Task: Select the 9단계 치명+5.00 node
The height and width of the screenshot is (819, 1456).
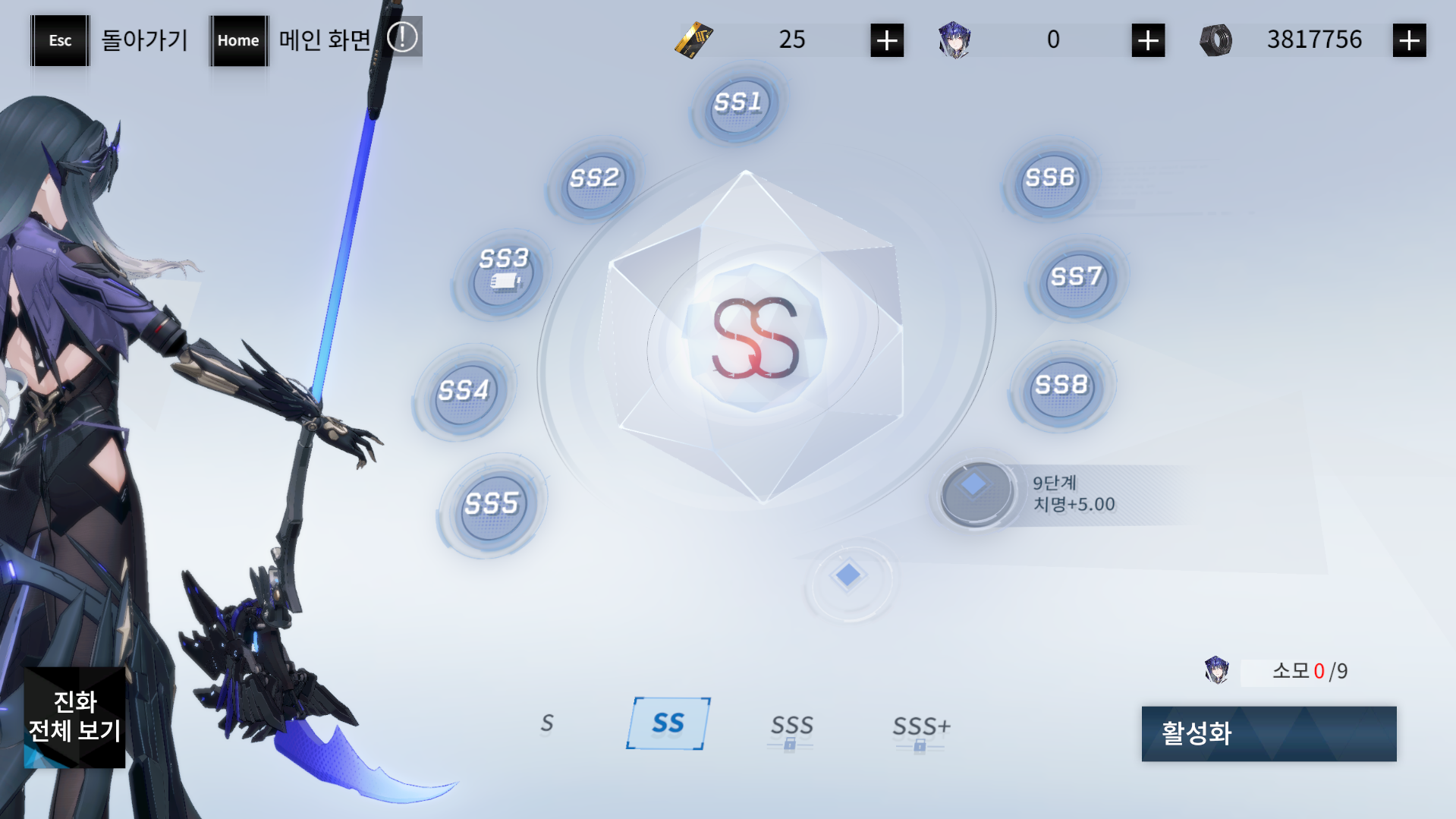Action: (976, 493)
